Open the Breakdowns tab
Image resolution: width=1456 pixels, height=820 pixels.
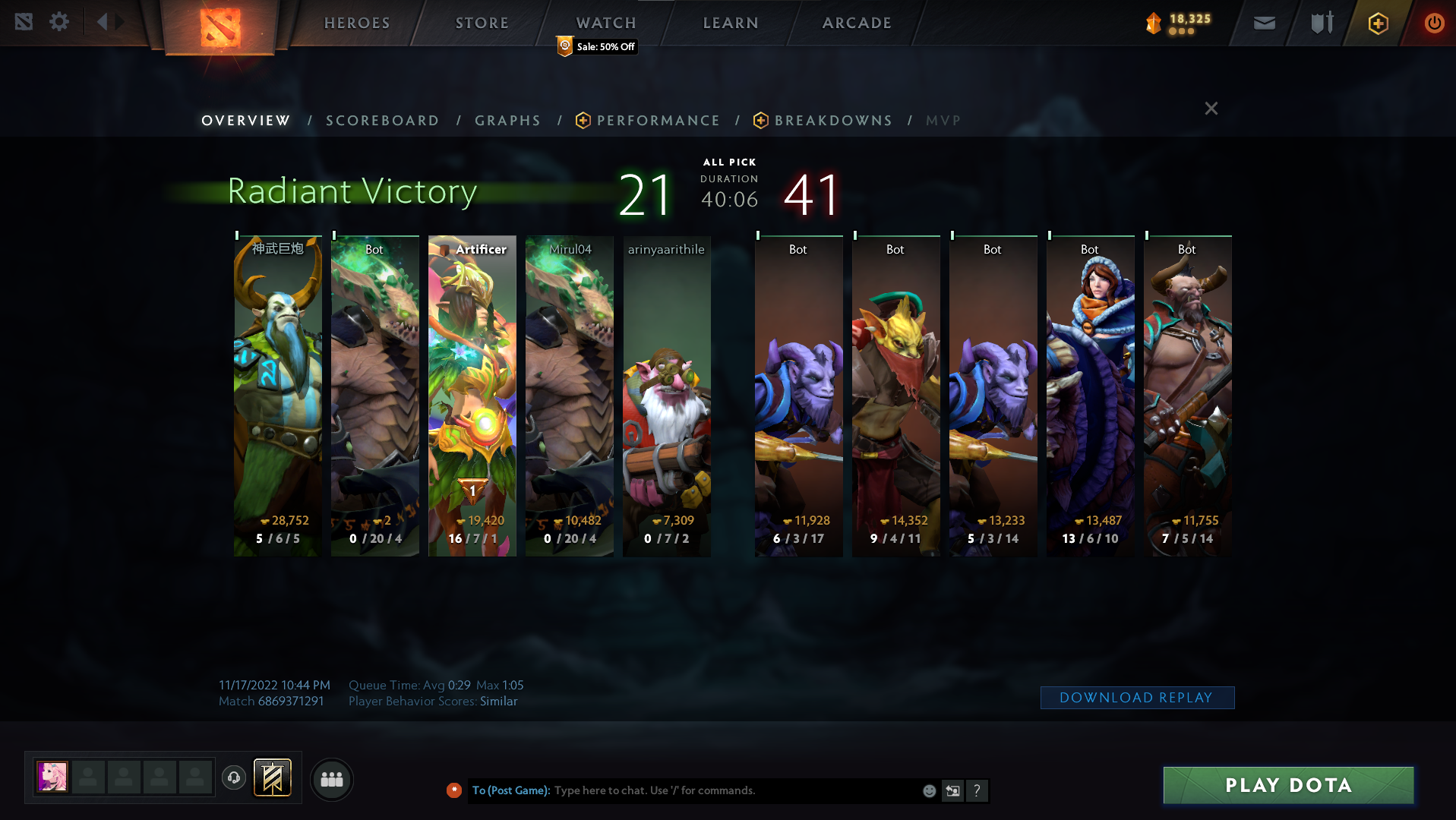tap(832, 120)
